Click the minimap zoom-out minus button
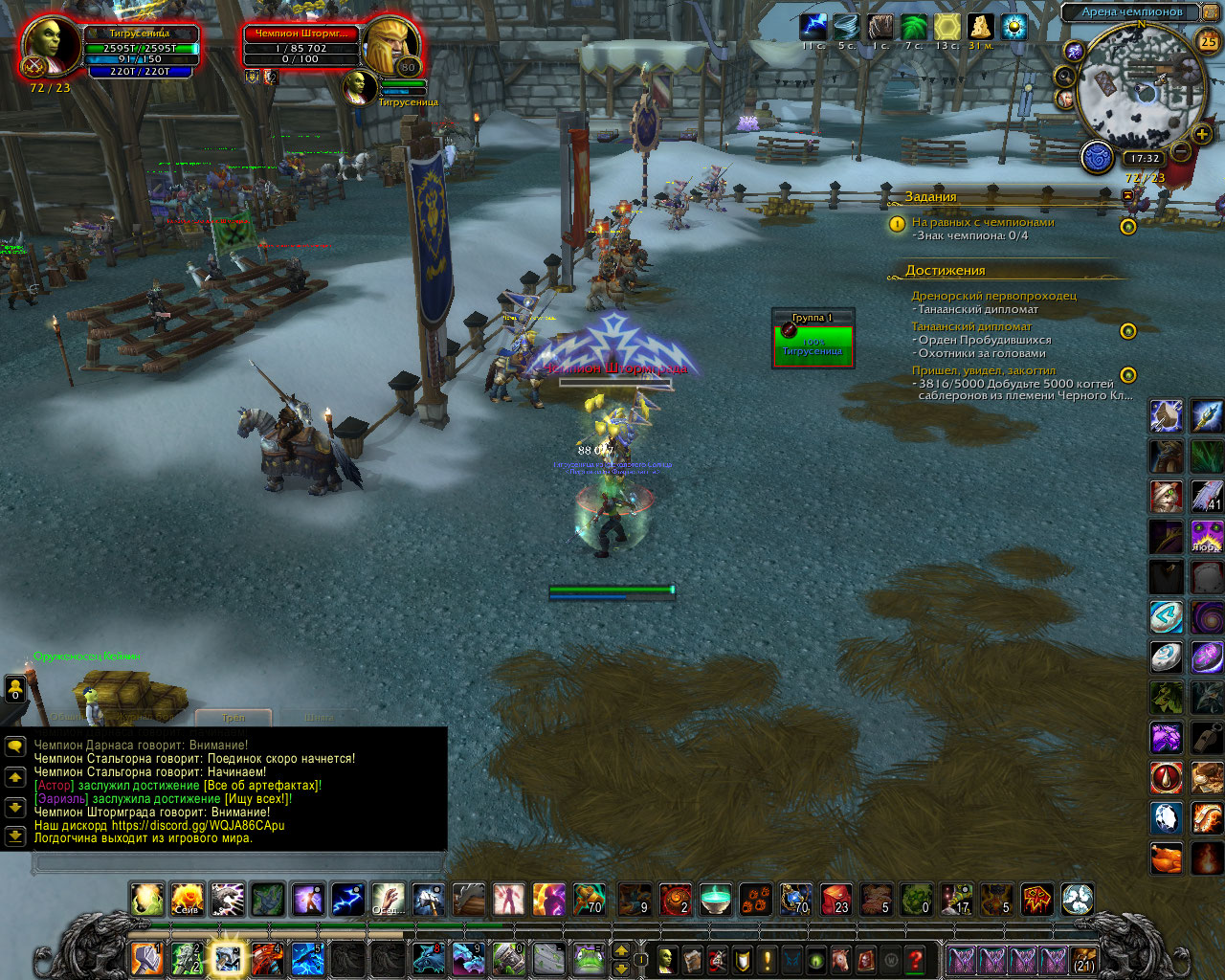1225x980 pixels. 1181,151
